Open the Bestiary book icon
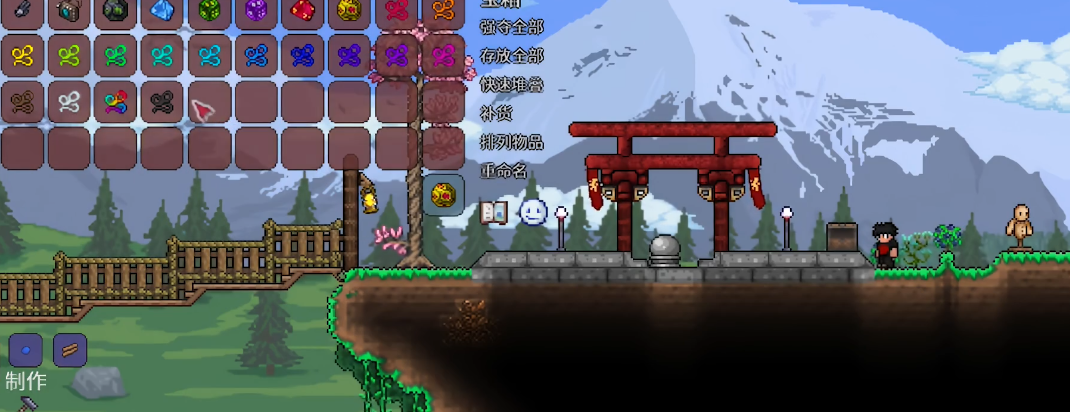Screen dimensions: 1070x412 click(494, 212)
